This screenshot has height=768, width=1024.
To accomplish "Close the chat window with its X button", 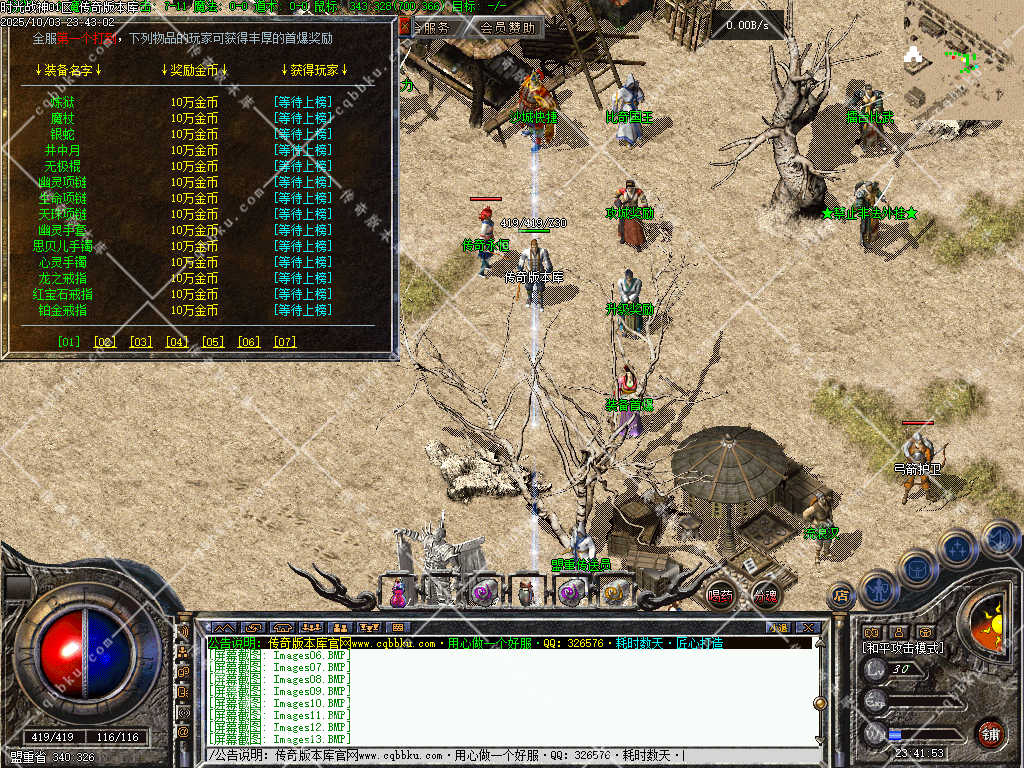I will [808, 627].
